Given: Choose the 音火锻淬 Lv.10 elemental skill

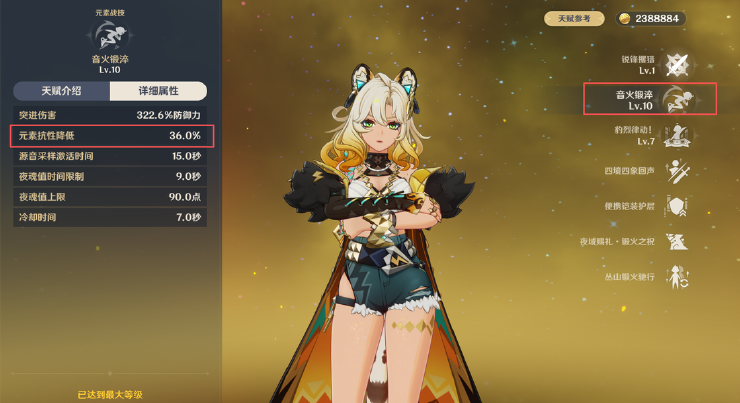Looking at the screenshot, I should pyautogui.click(x=680, y=99).
